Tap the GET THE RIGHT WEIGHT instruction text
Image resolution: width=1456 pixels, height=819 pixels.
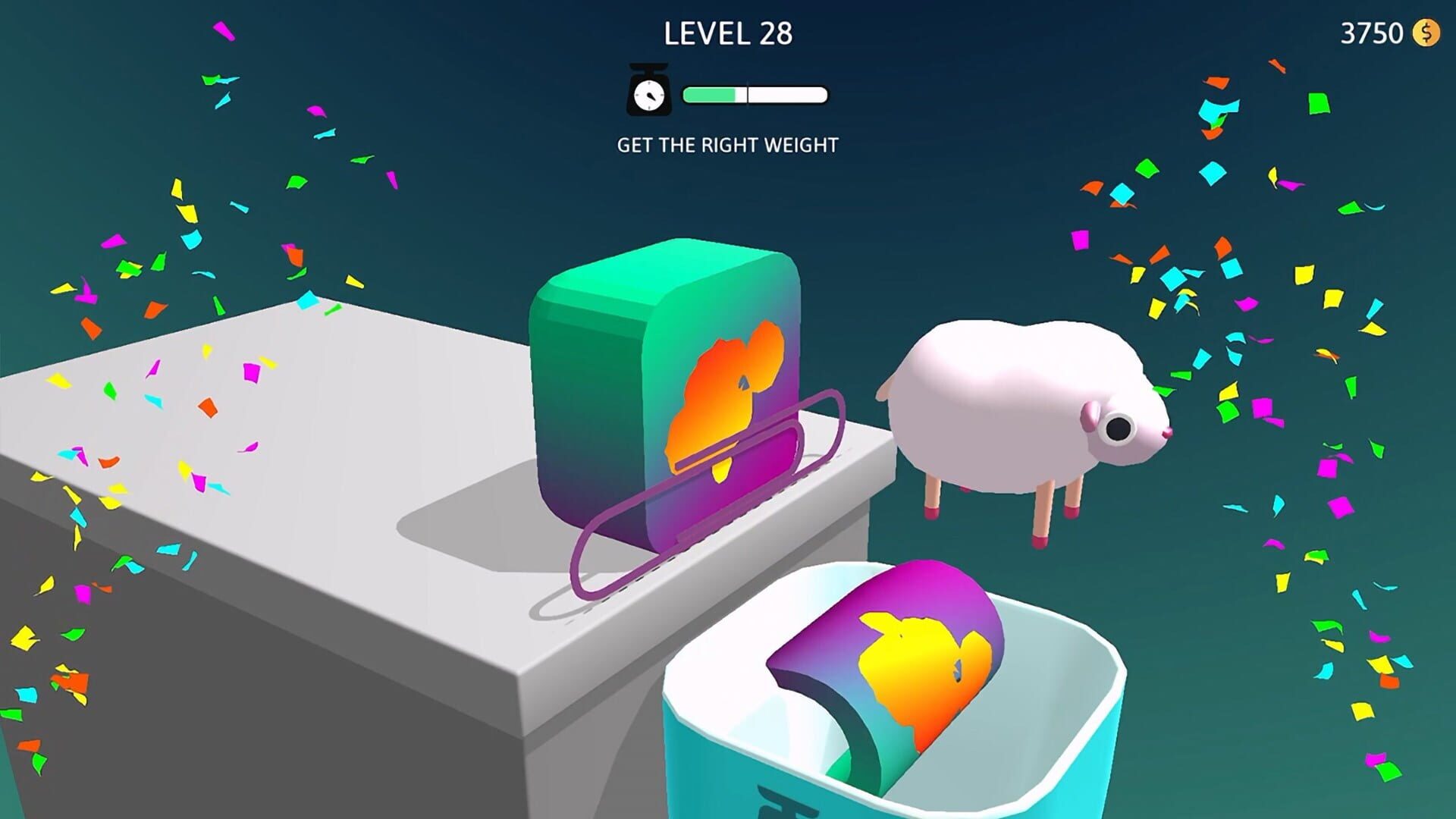(728, 143)
